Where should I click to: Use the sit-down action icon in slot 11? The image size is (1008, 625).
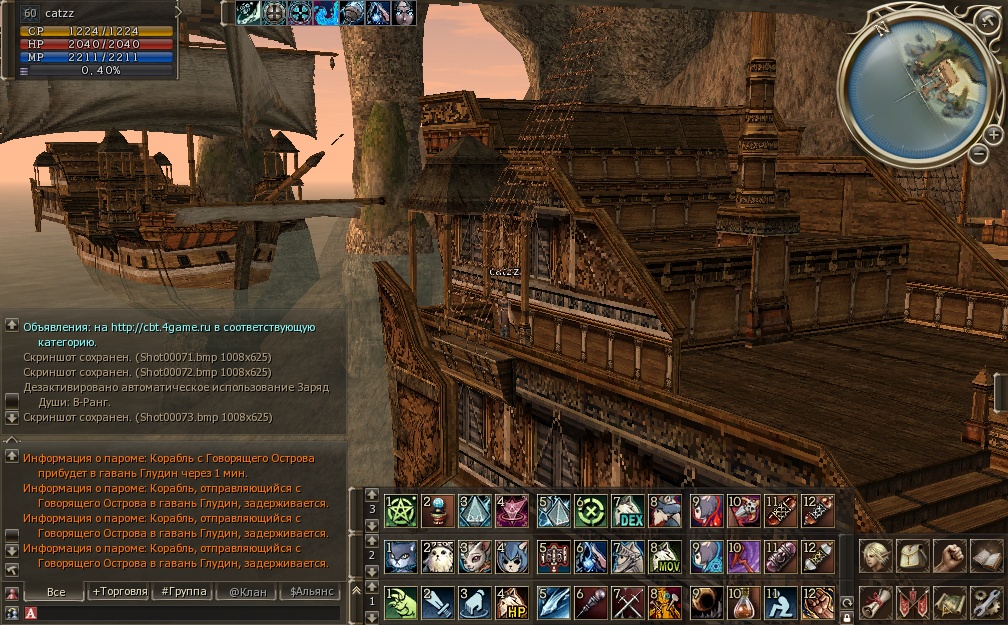781,603
